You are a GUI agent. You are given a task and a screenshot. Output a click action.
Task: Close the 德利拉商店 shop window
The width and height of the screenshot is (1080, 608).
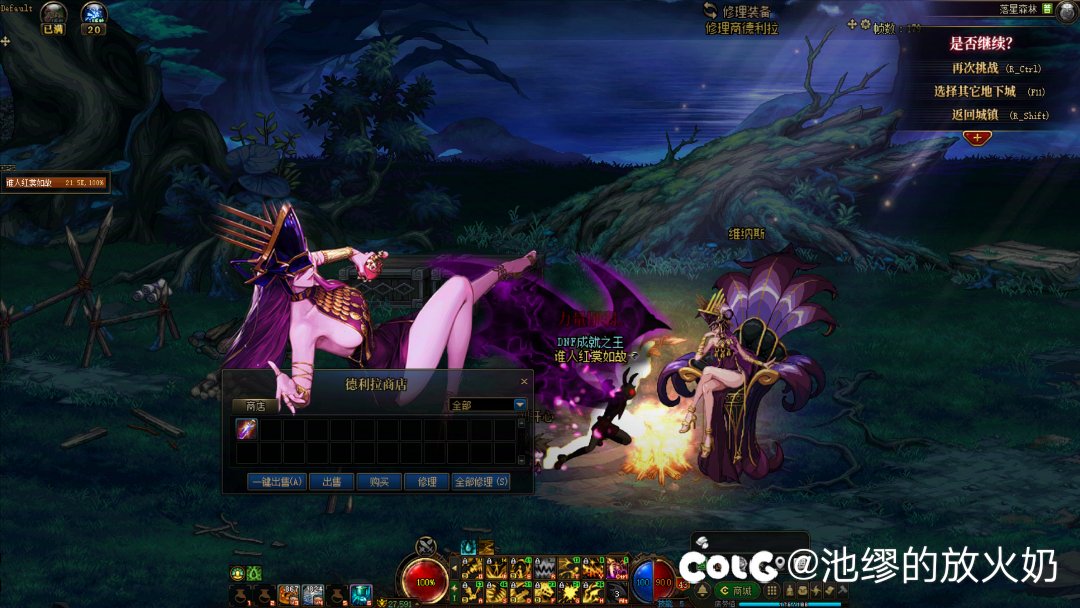pos(523,382)
